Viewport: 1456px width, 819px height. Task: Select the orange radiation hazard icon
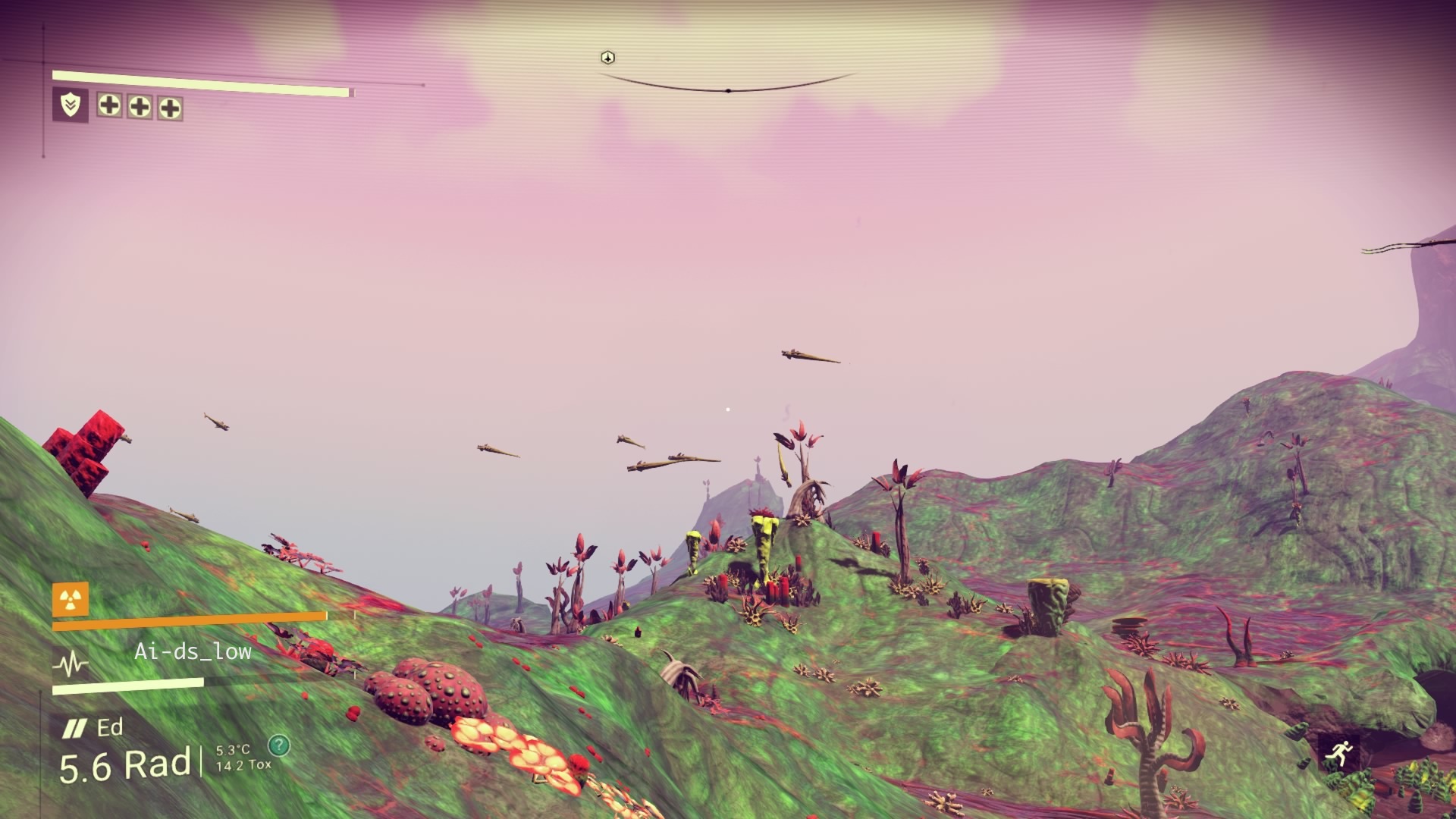(x=71, y=600)
